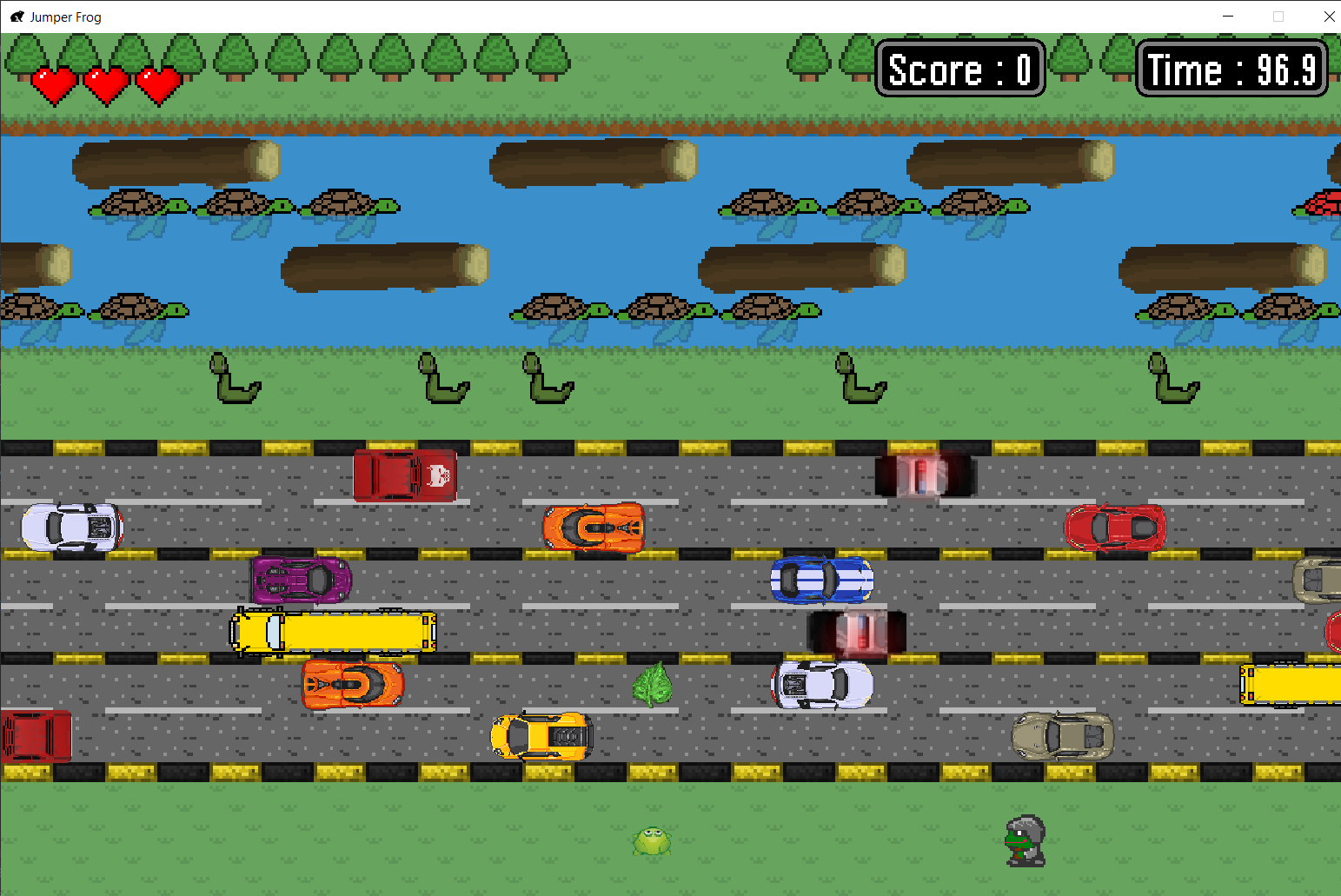This screenshot has height=896, width=1341.
Task: Click the orange supercar in the top lane
Action: click(x=594, y=526)
